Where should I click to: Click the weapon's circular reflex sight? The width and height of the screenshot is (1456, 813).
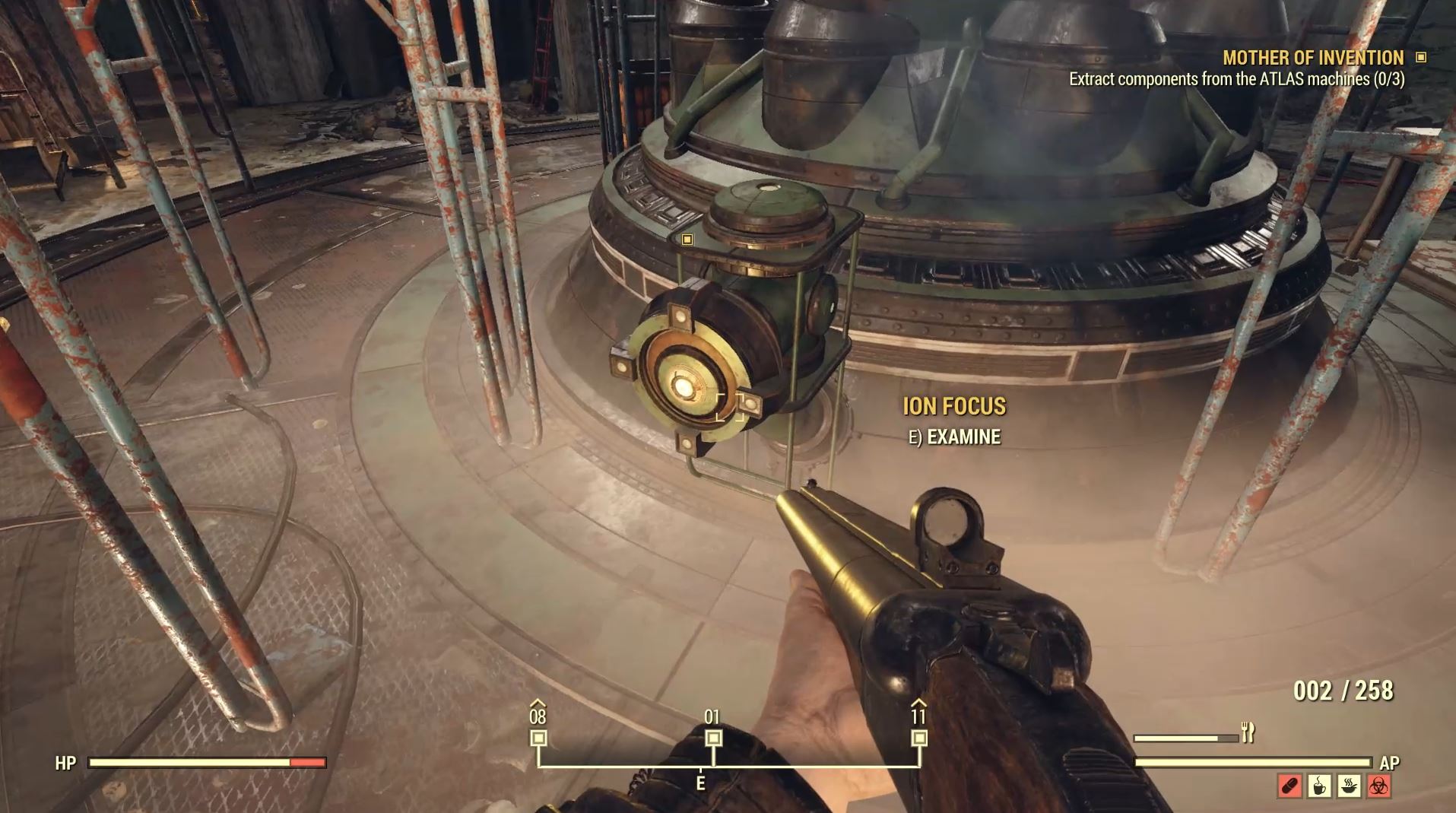click(948, 522)
